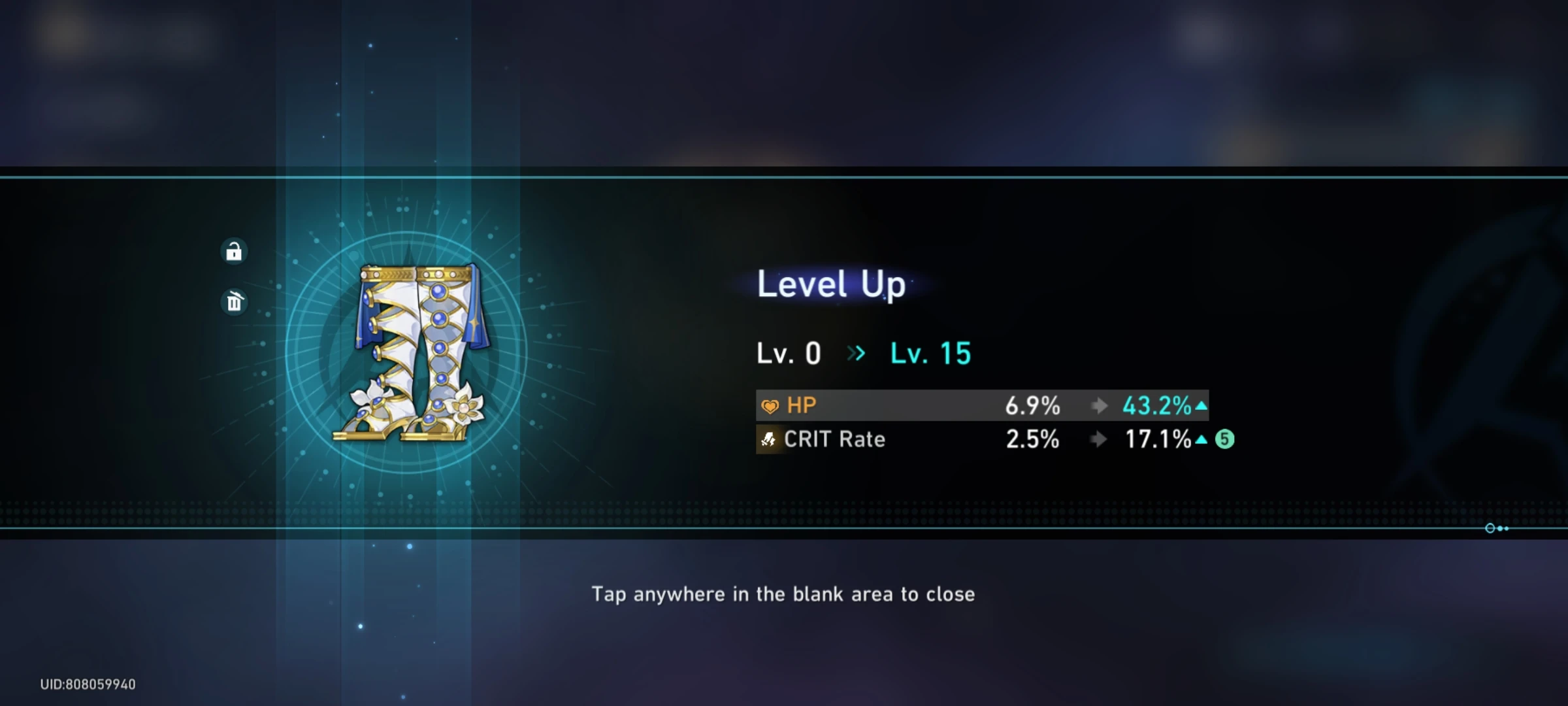
Task: Click the orange HP heart icon
Action: click(771, 405)
